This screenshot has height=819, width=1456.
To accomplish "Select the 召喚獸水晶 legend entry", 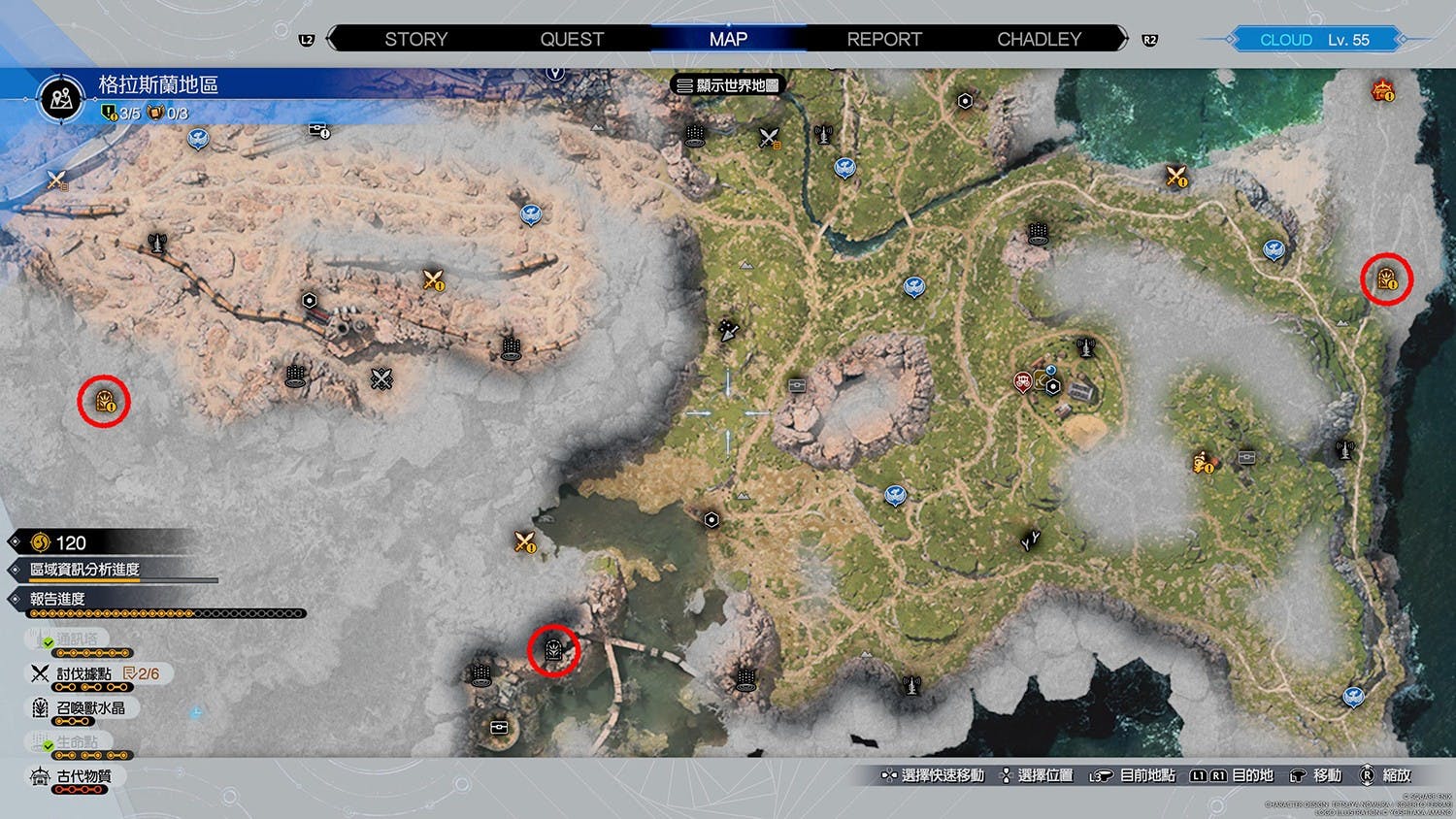I will [x=89, y=708].
